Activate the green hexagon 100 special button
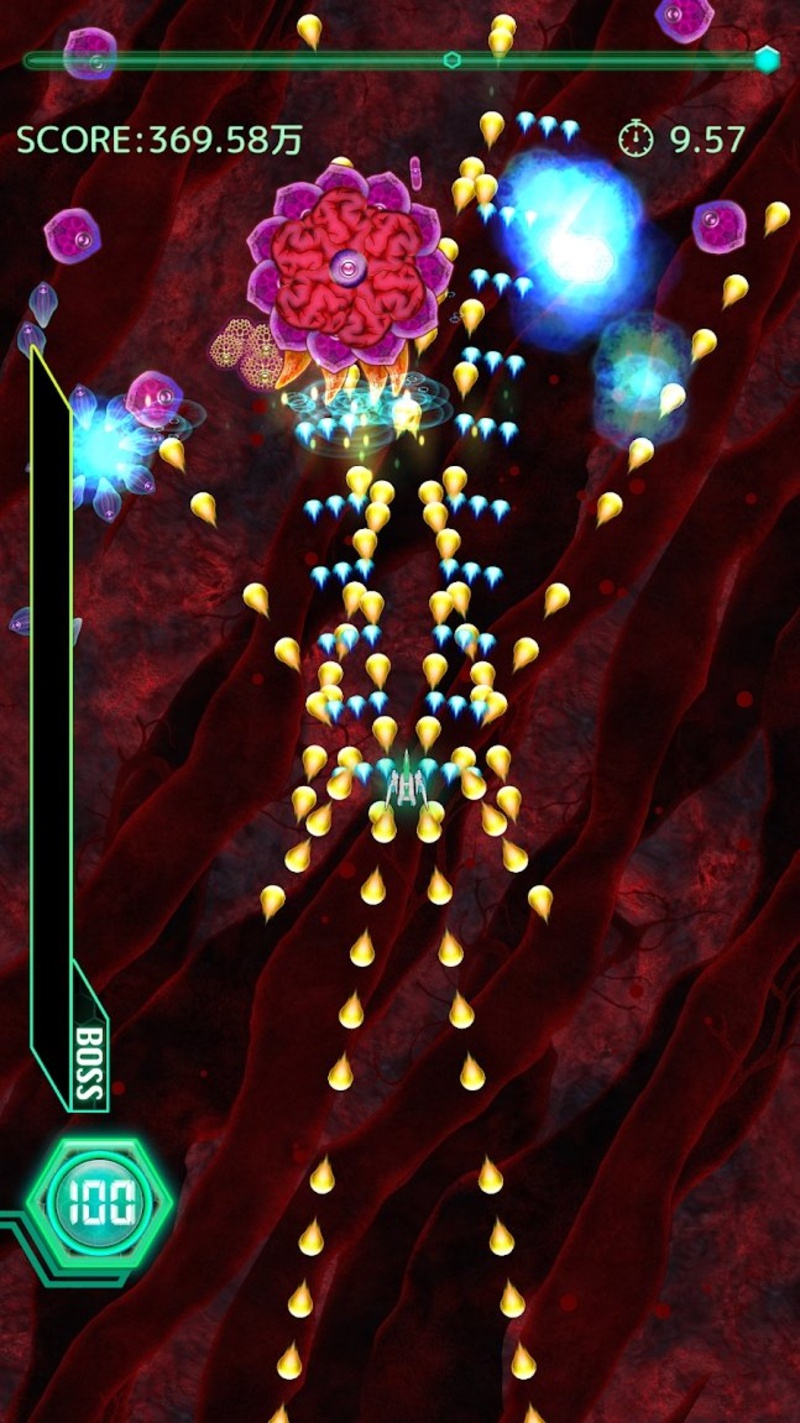 [x=99, y=1205]
